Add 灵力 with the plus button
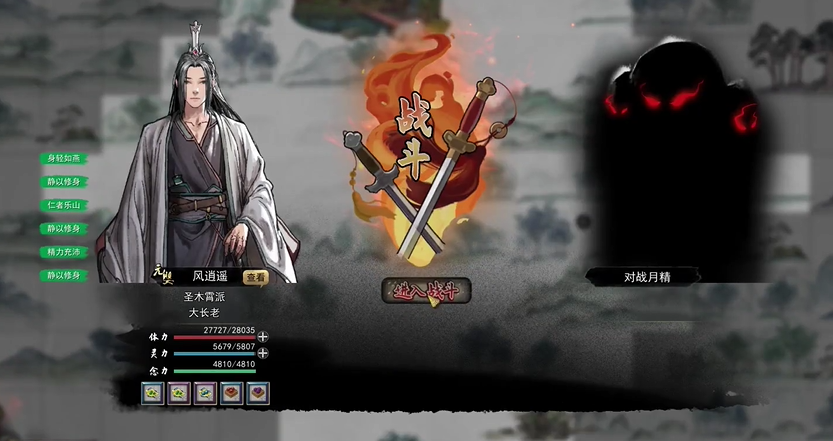Viewport: 833px width, 441px height. click(263, 352)
